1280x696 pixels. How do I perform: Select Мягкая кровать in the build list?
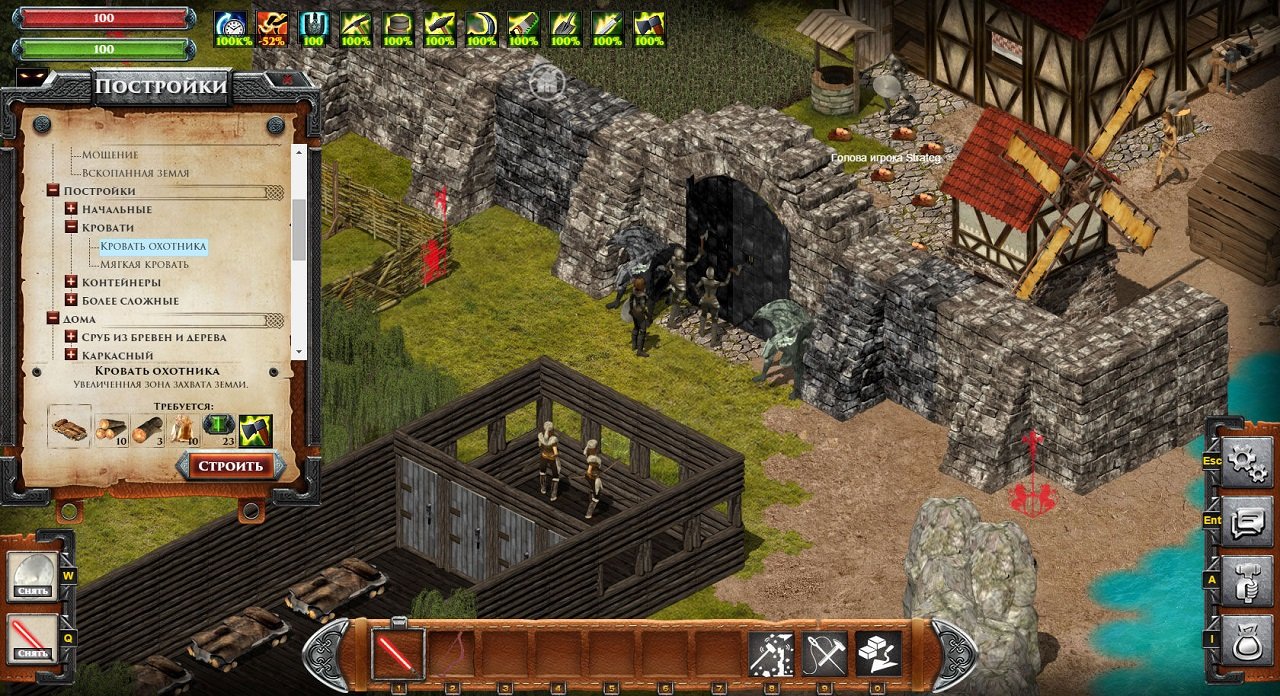pos(145,264)
